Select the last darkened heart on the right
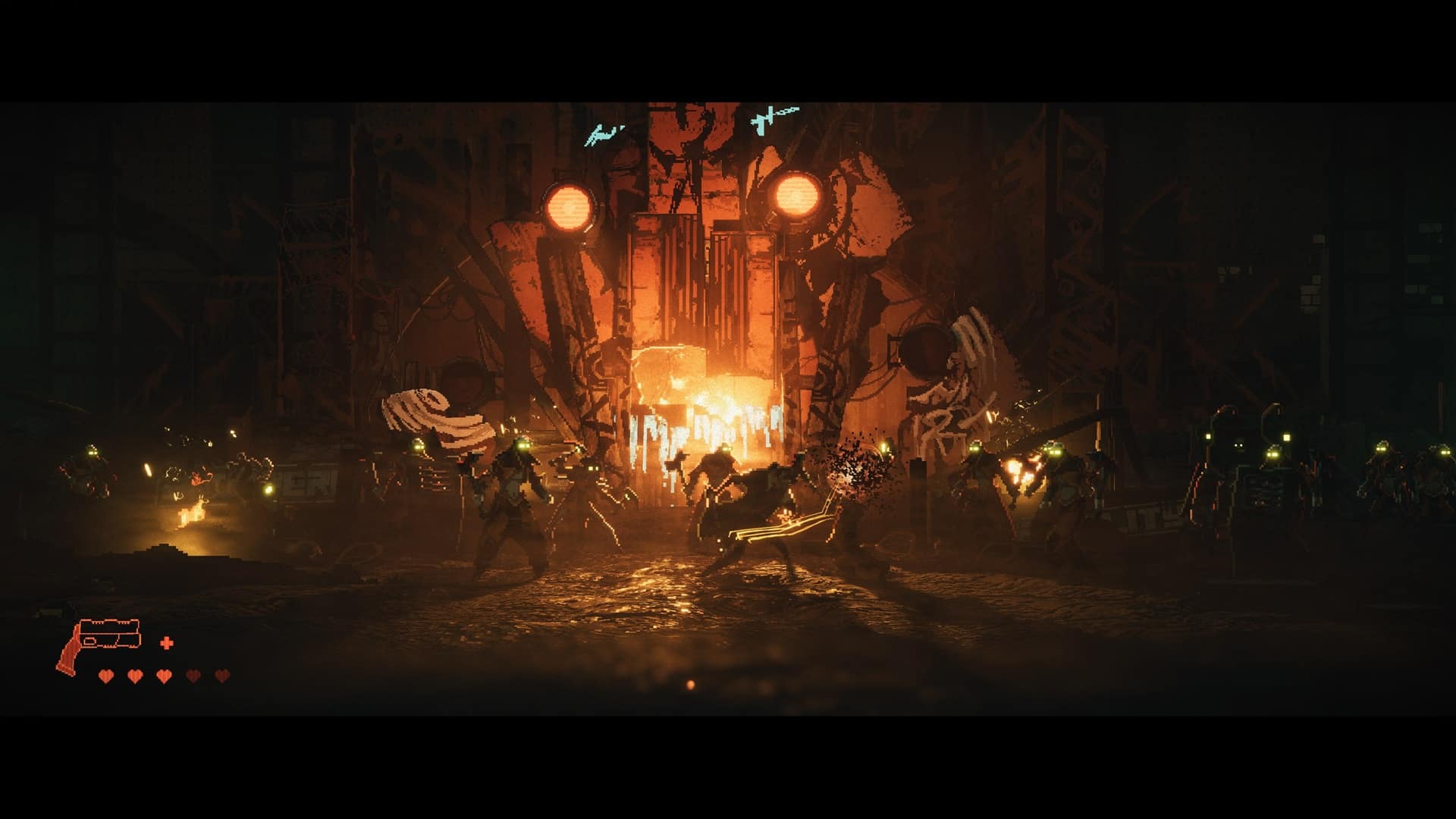1456x819 pixels. coord(222,675)
